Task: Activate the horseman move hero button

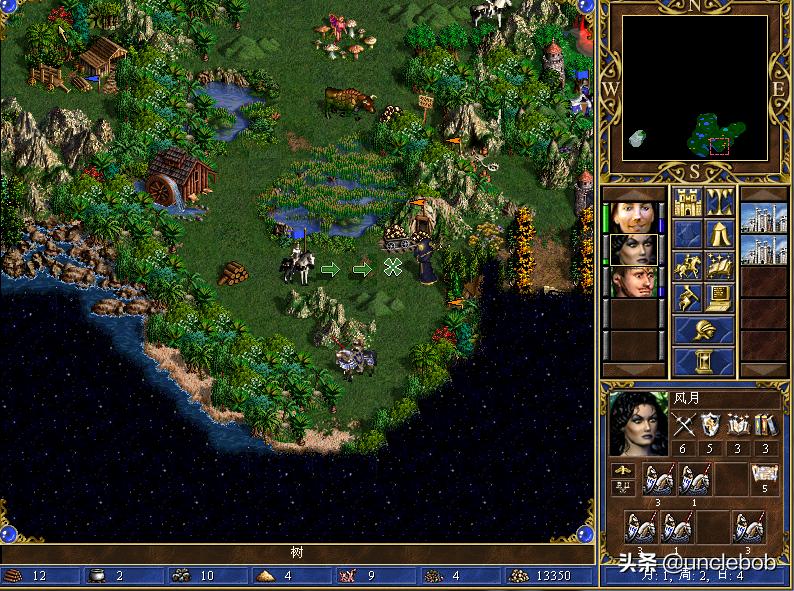Action: point(687,266)
